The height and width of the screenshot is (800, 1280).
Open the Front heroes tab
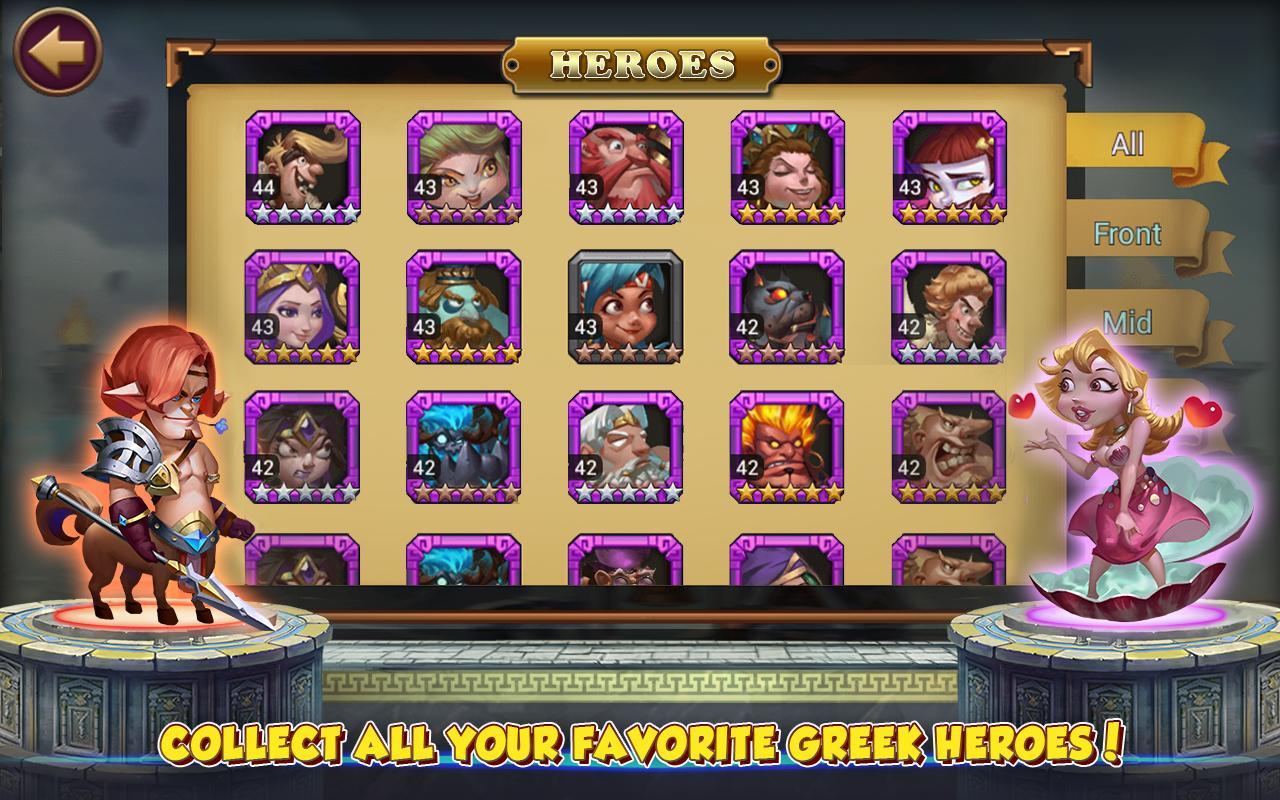point(1128,234)
